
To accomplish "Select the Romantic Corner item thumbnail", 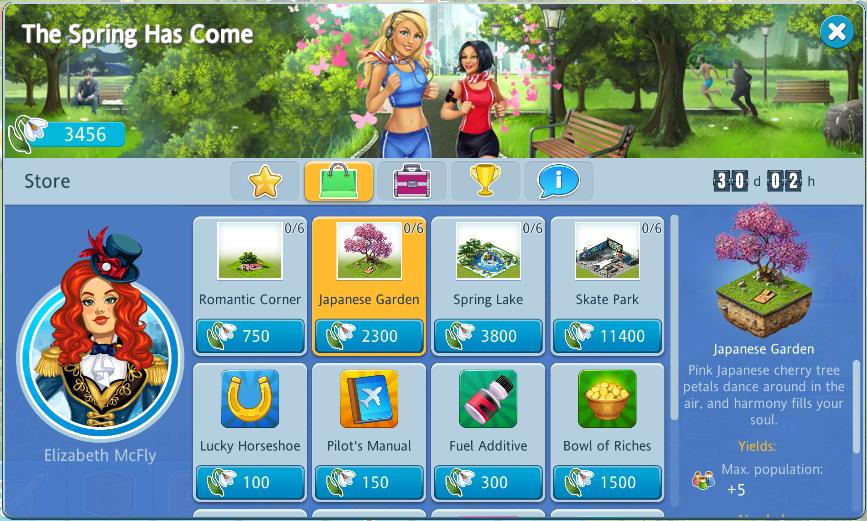I will 250,251.
